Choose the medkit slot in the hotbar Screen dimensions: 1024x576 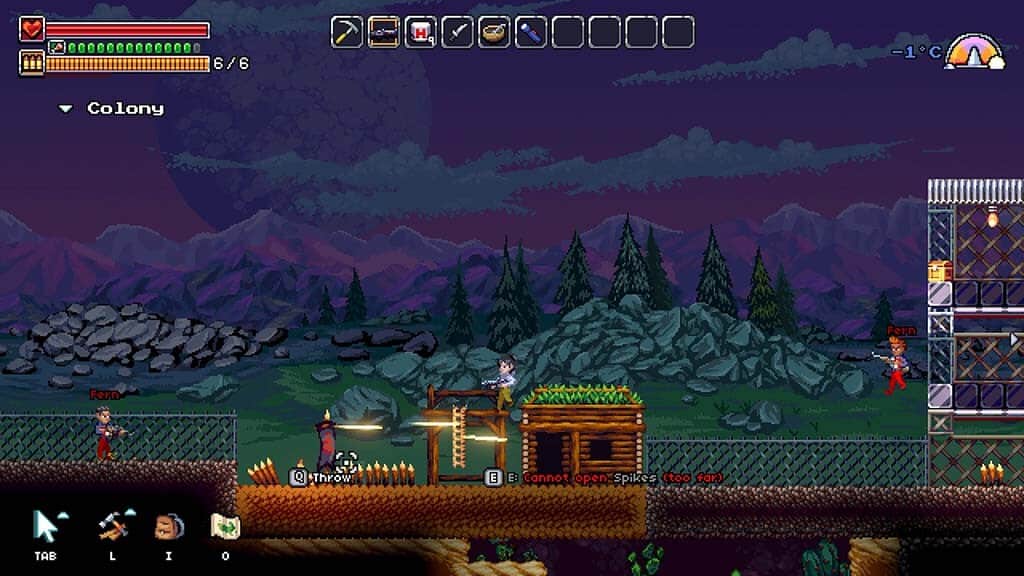point(421,32)
